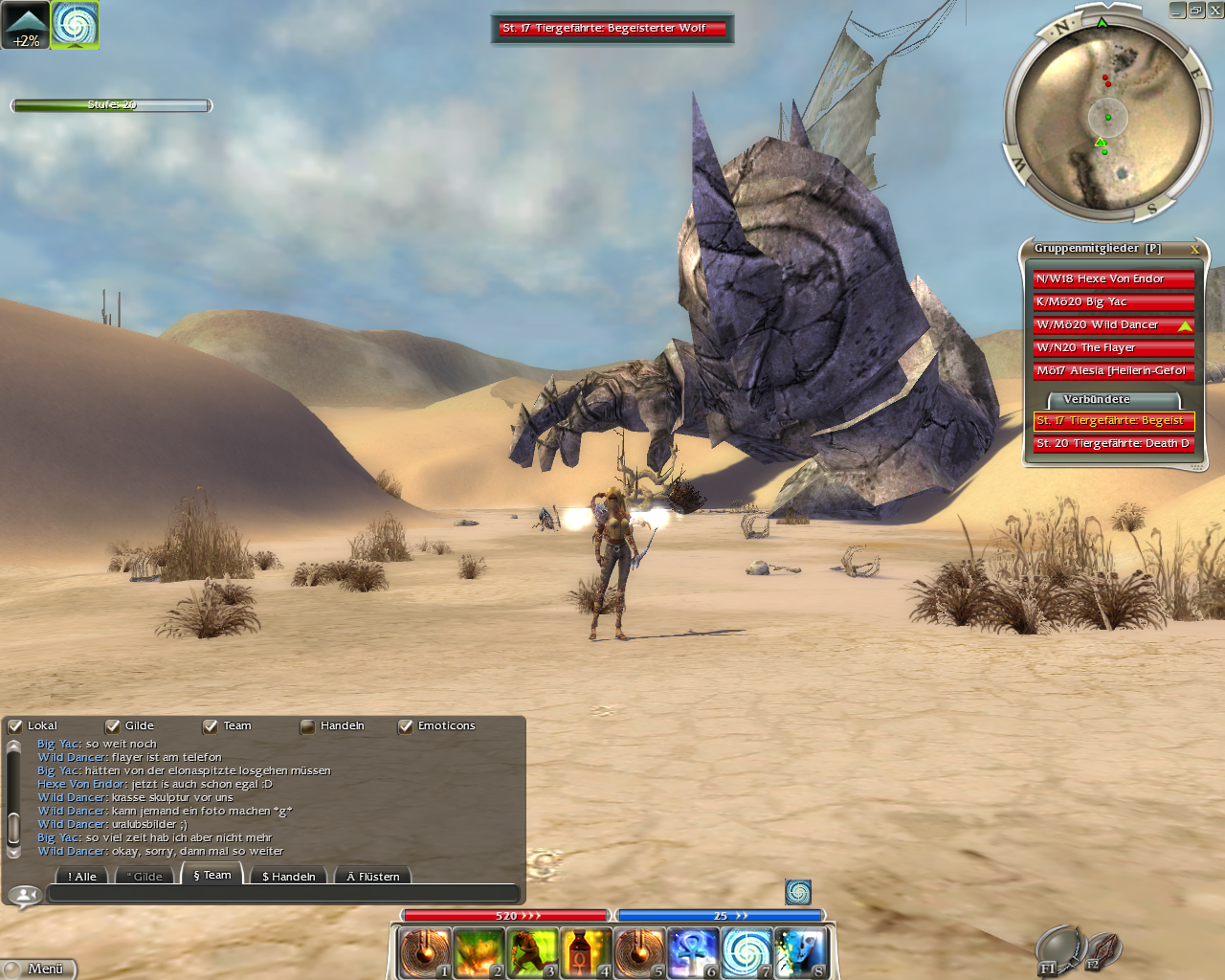Switch to the Alle chat tab
Screen dimensions: 1225x980
pyautogui.click(x=83, y=876)
